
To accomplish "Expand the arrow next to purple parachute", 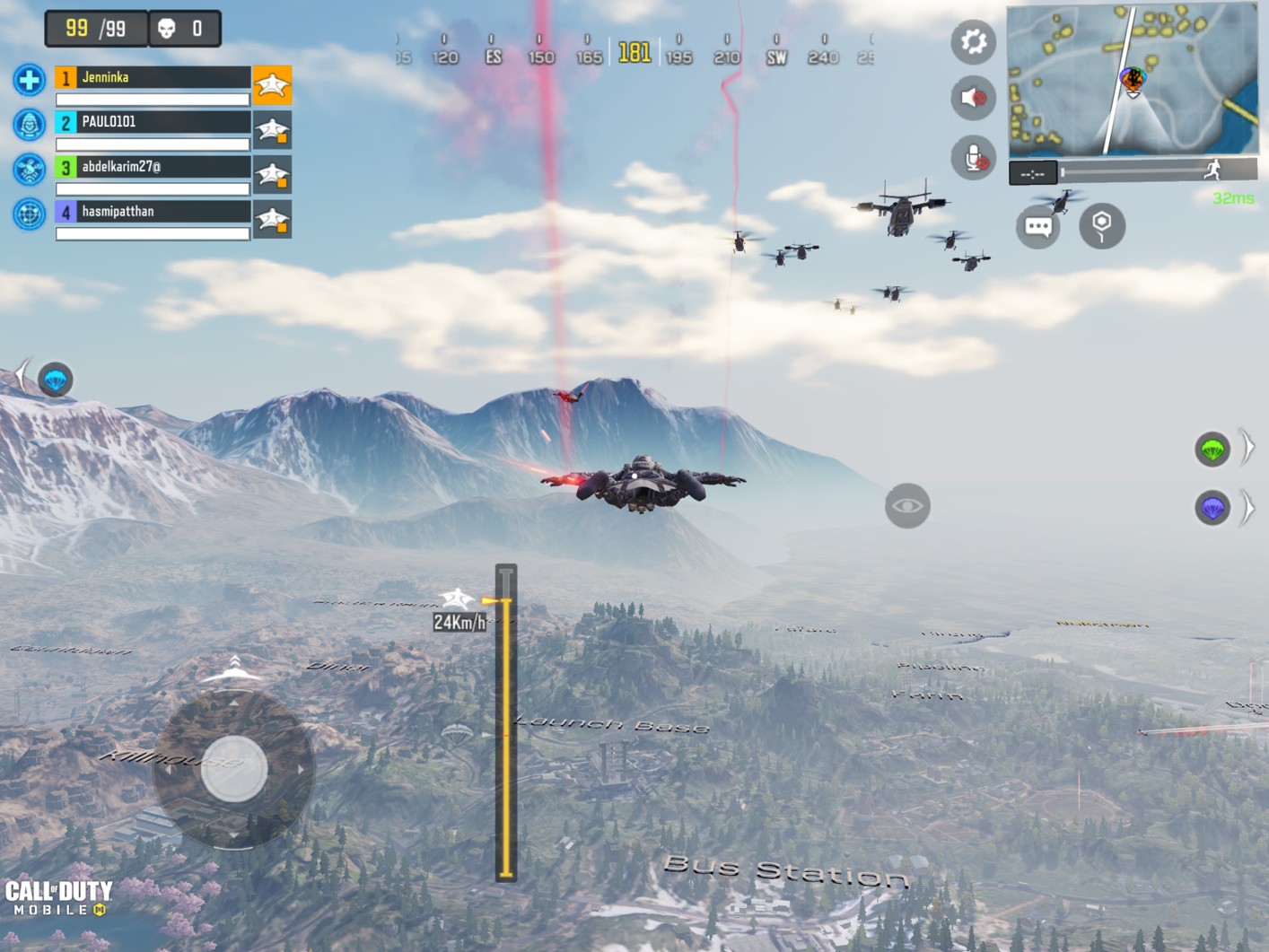I will point(1247,509).
